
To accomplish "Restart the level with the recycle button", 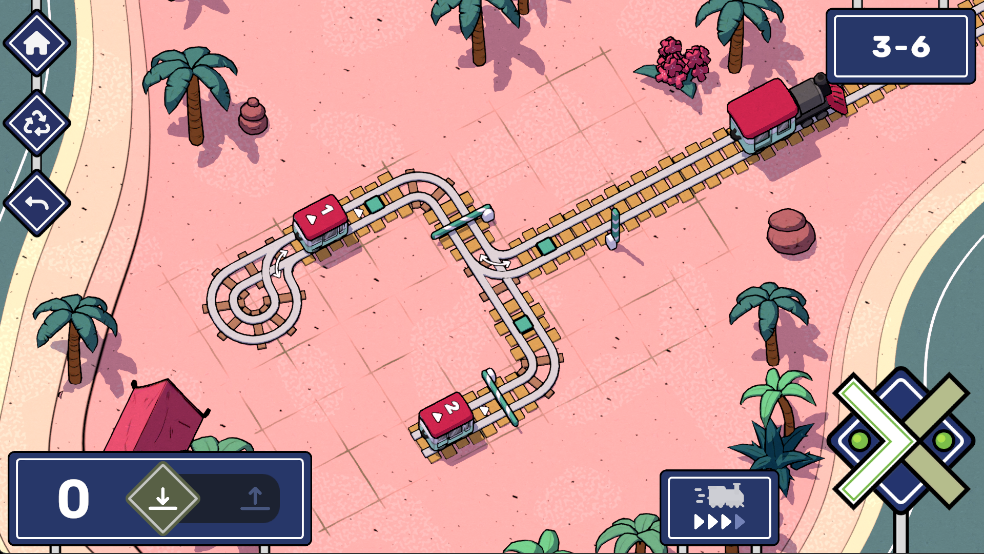I will click(x=37, y=123).
